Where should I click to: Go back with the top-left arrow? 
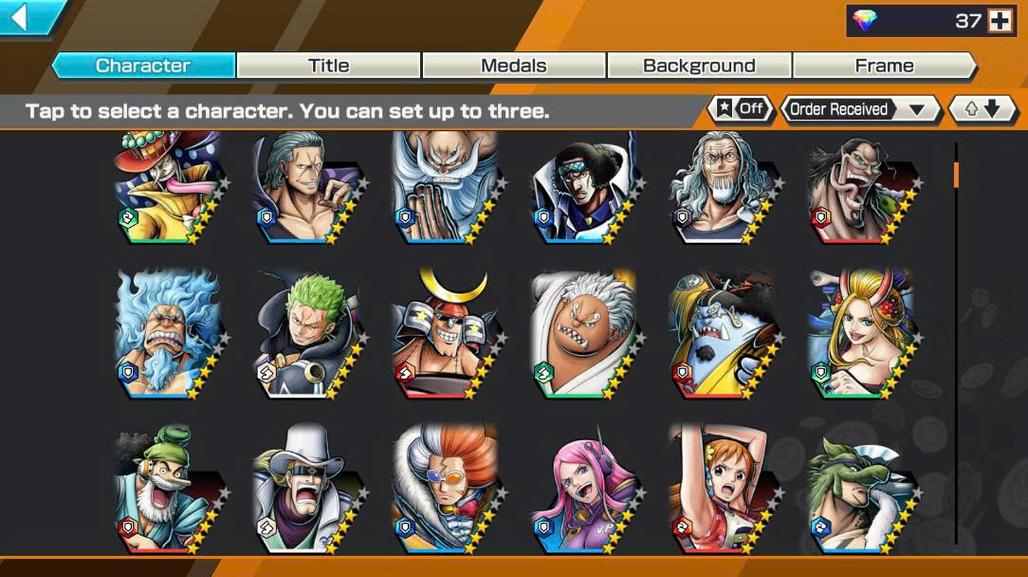click(20, 17)
